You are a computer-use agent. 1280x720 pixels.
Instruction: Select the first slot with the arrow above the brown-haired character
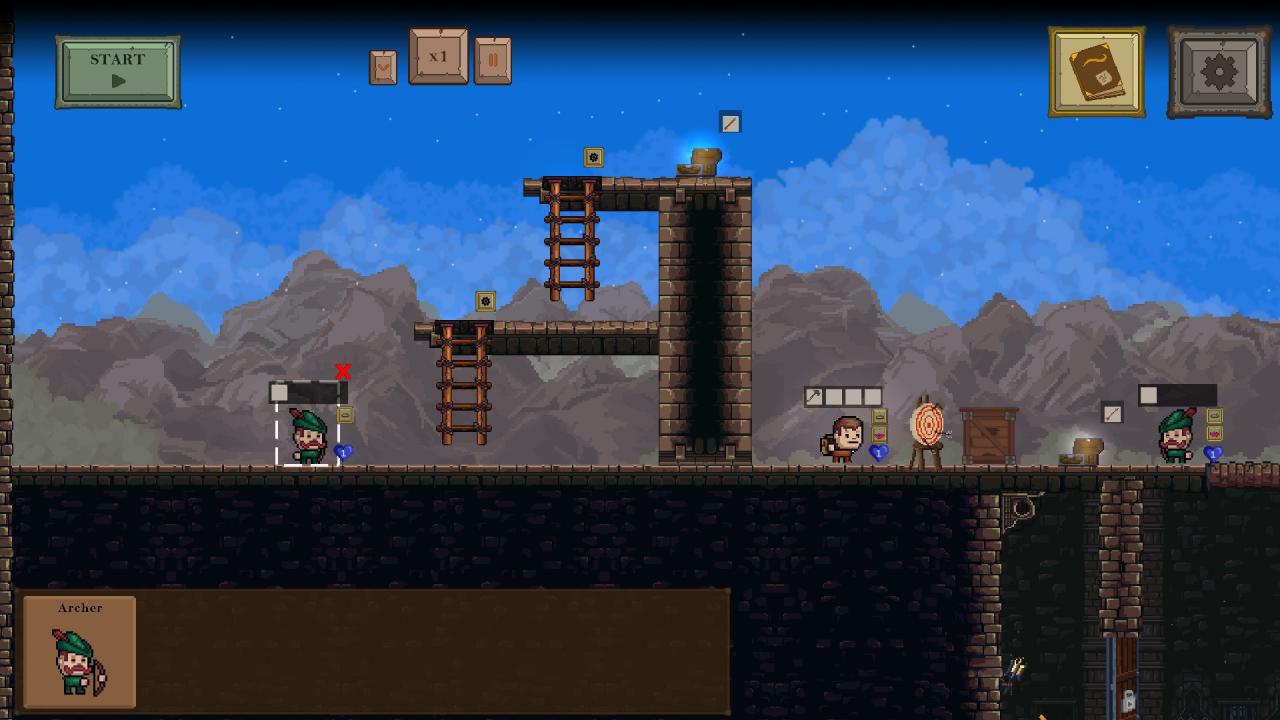click(x=814, y=397)
